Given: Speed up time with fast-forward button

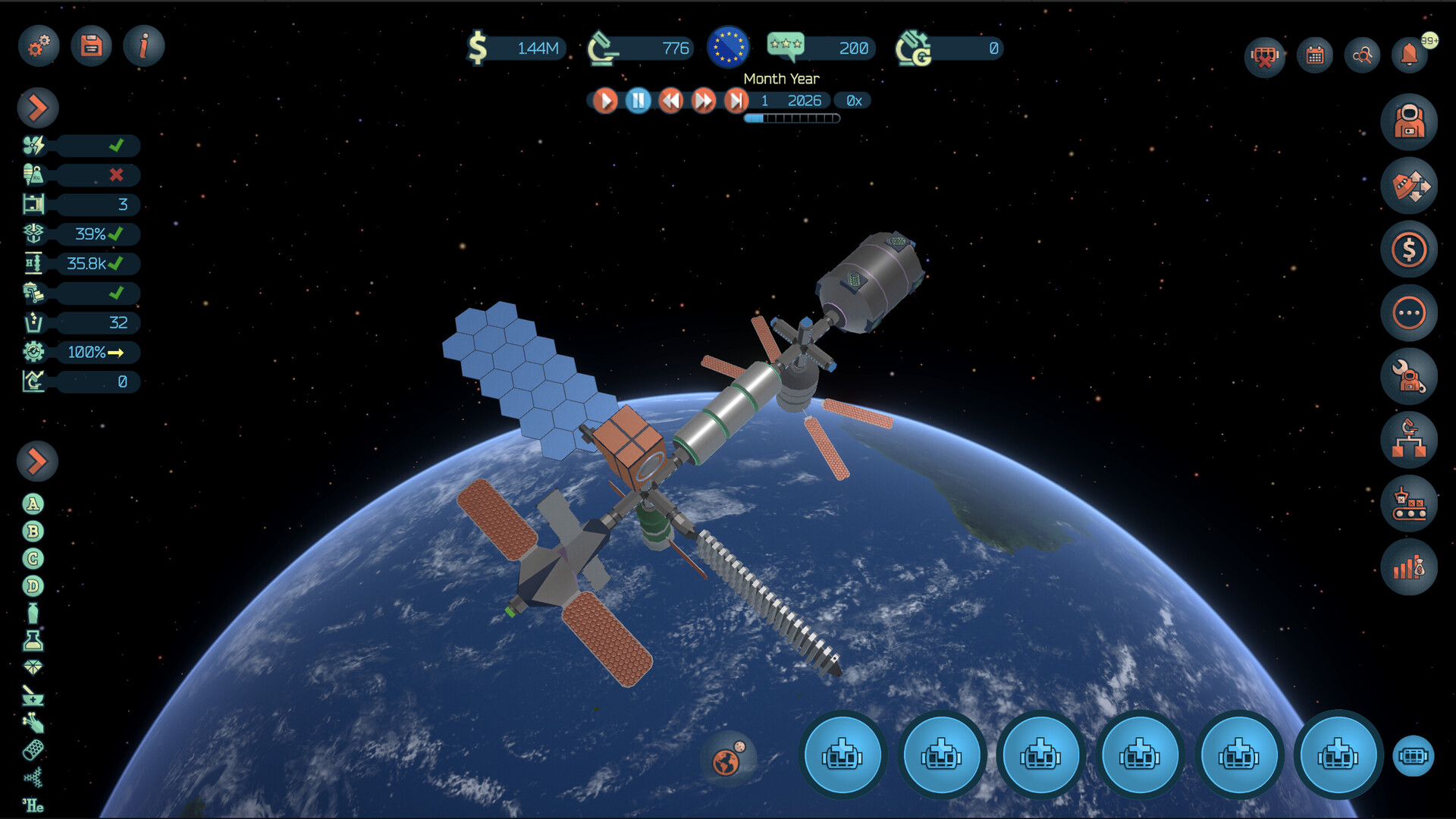Looking at the screenshot, I should (704, 101).
